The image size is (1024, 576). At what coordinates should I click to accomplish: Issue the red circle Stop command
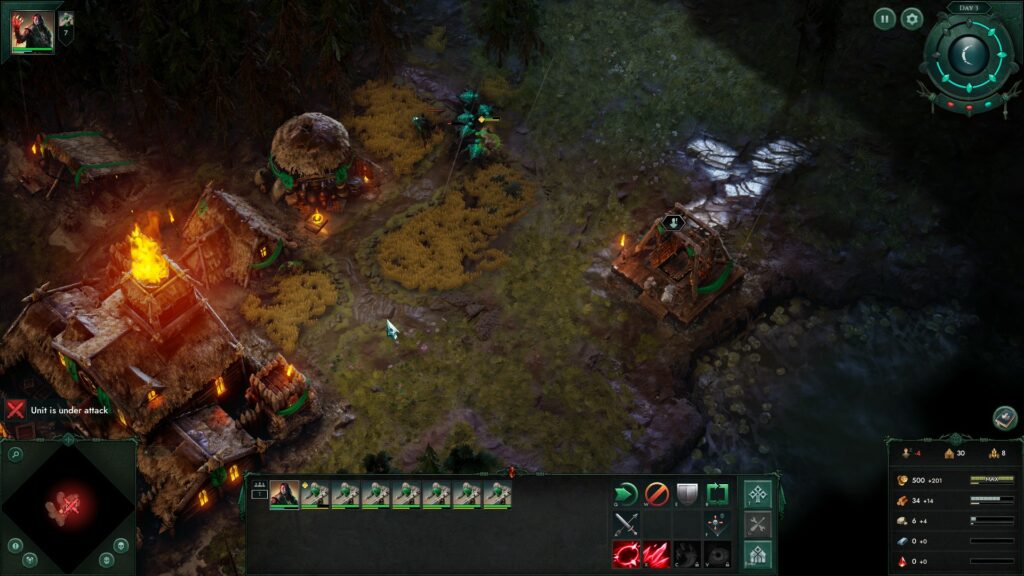pos(656,494)
